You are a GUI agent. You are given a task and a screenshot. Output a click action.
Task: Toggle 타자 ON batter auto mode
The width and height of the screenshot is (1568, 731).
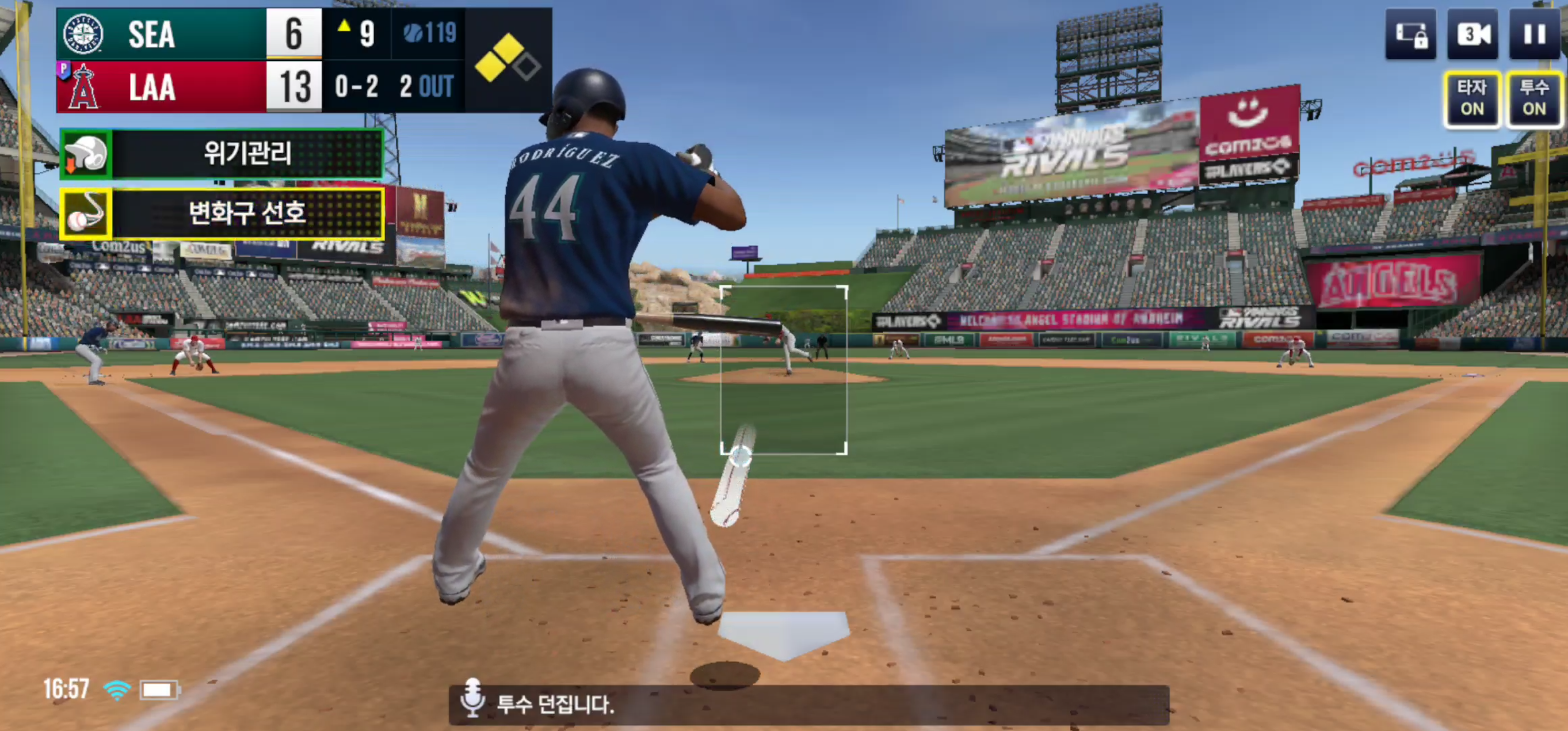pyautogui.click(x=1472, y=98)
